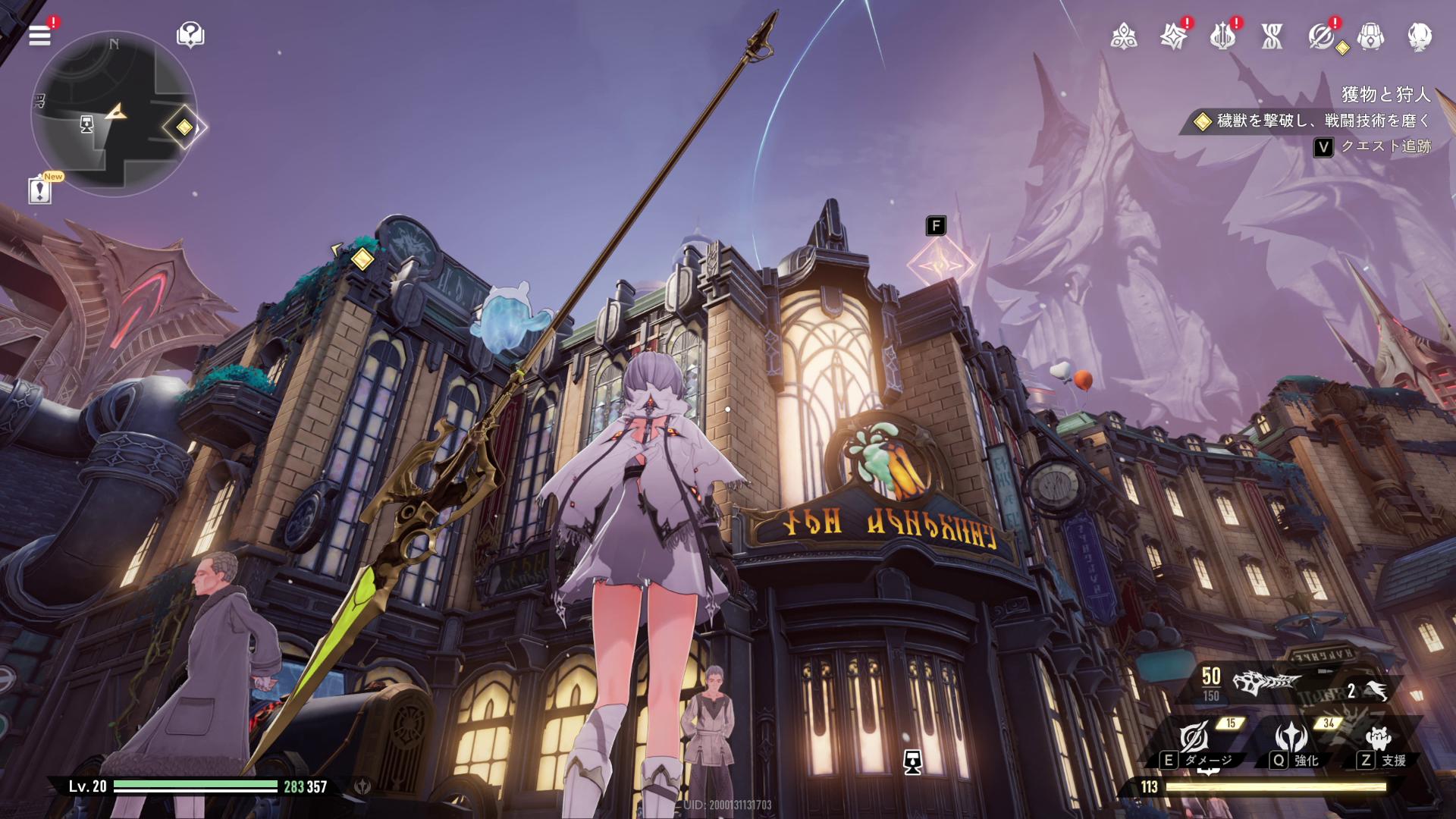Open the sword-and-wings emblem icon
1456x819 pixels.
(1222, 36)
